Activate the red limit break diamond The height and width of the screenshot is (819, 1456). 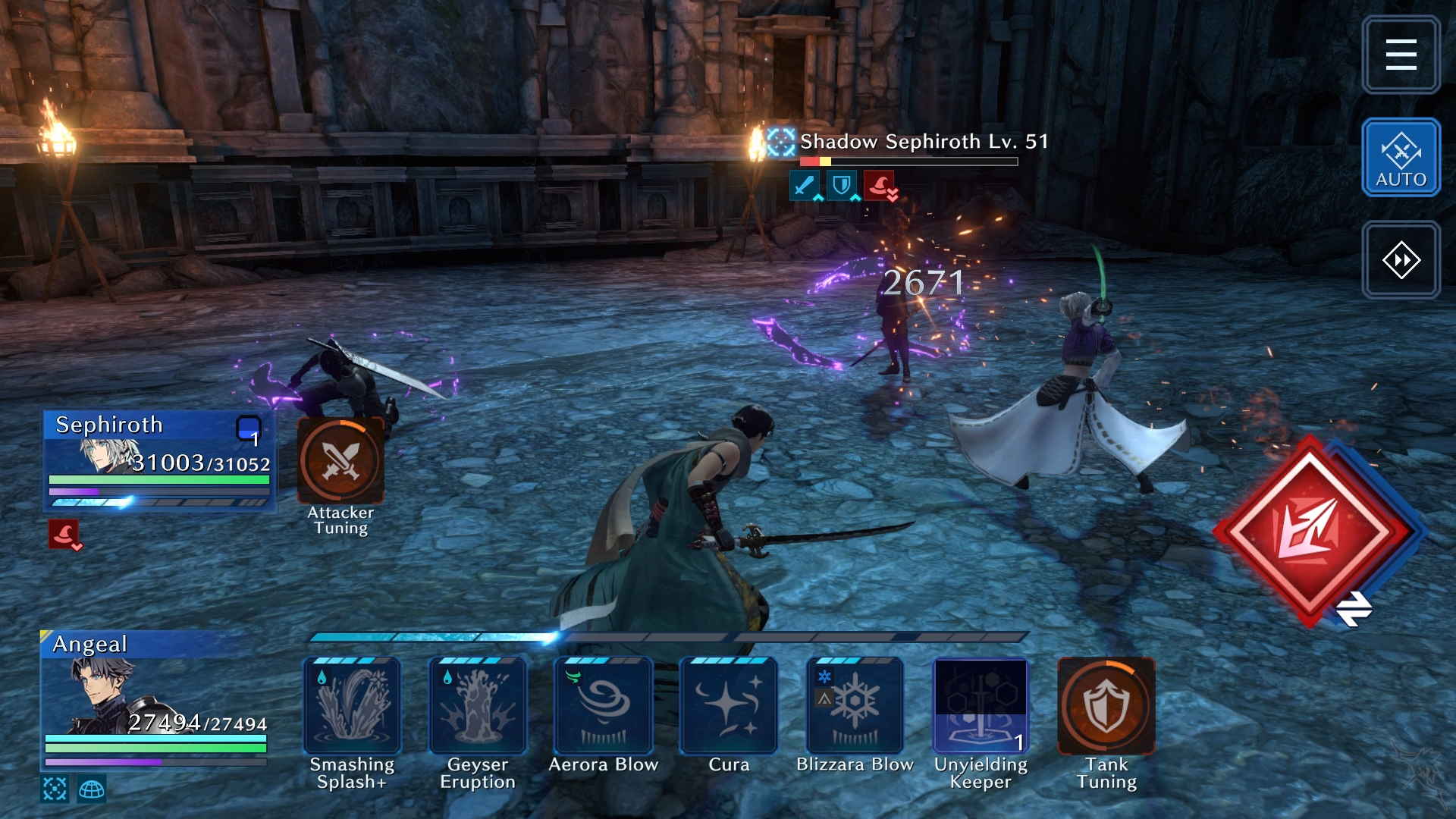pyautogui.click(x=1310, y=531)
